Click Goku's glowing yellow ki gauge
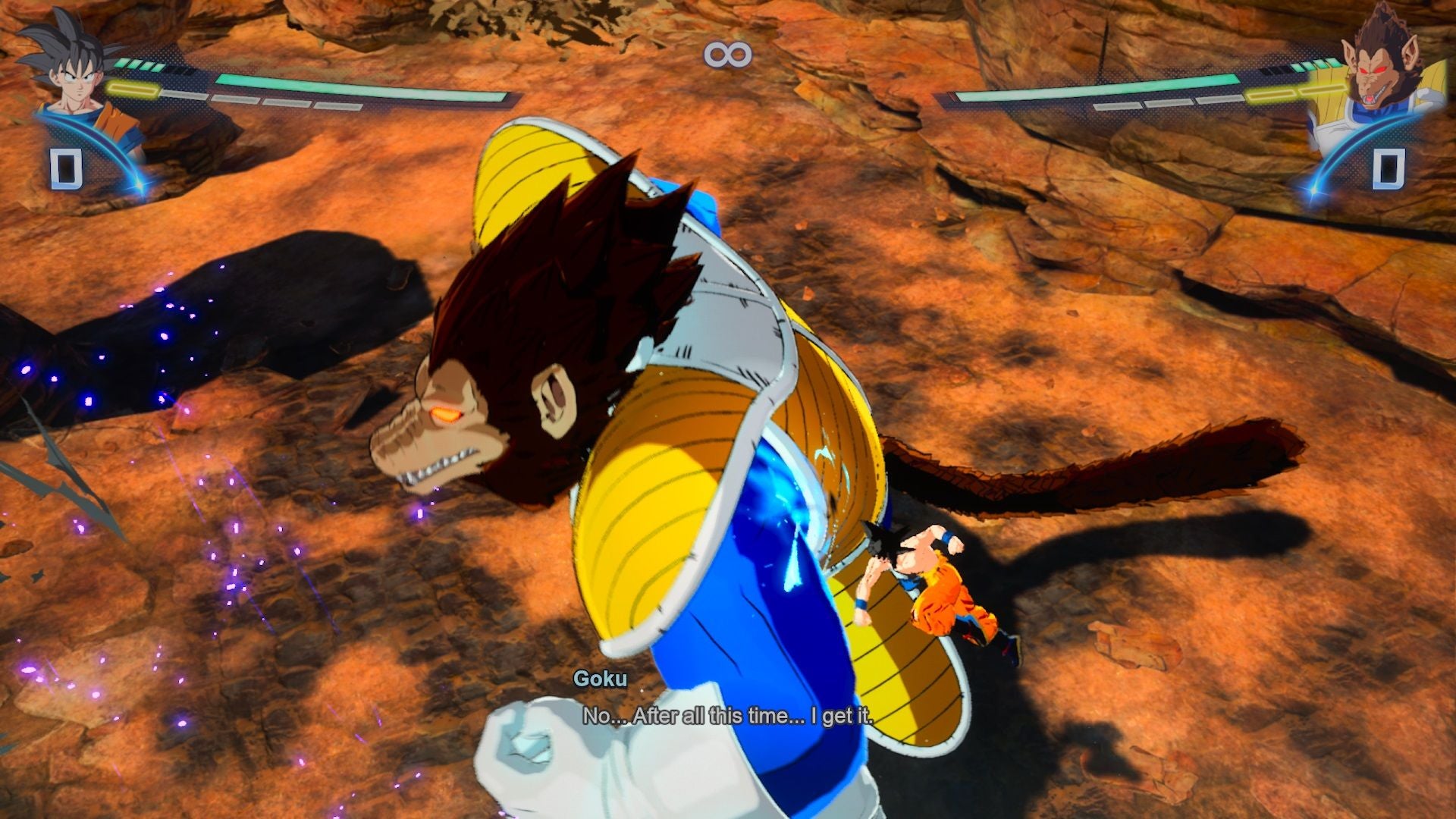Viewport: 1456px width, 819px height. coord(134,91)
